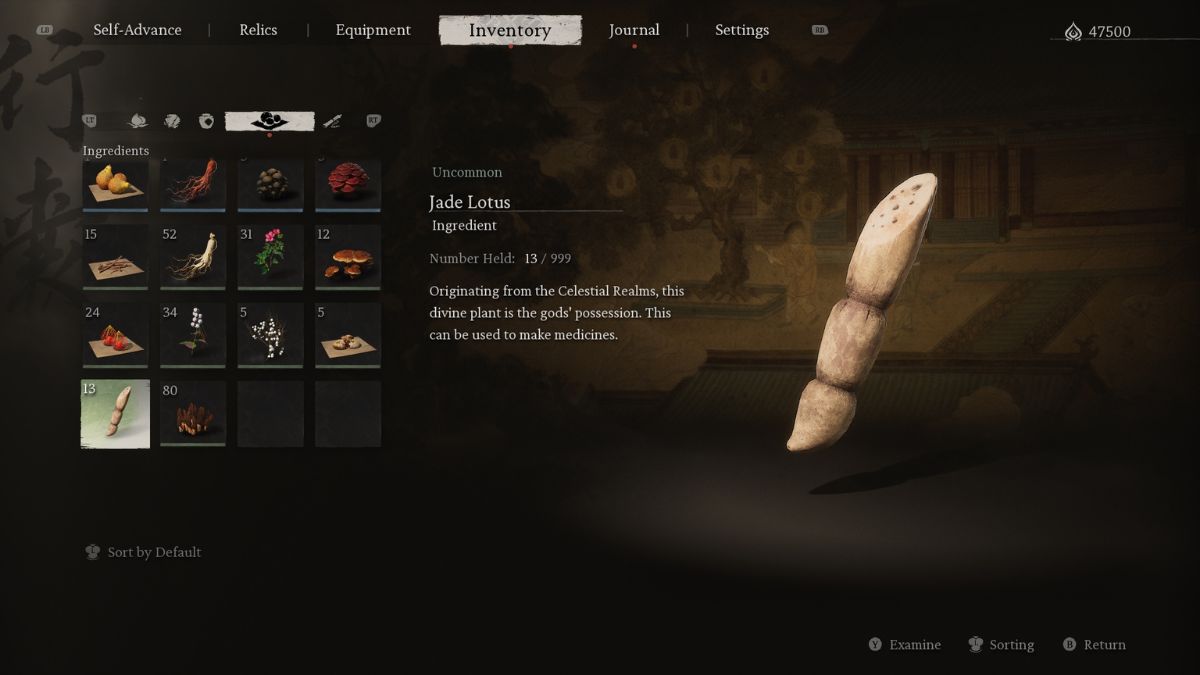This screenshot has width=1200, height=675.
Task: Choose the red lingzhi mushroom slot
Action: 348,184
